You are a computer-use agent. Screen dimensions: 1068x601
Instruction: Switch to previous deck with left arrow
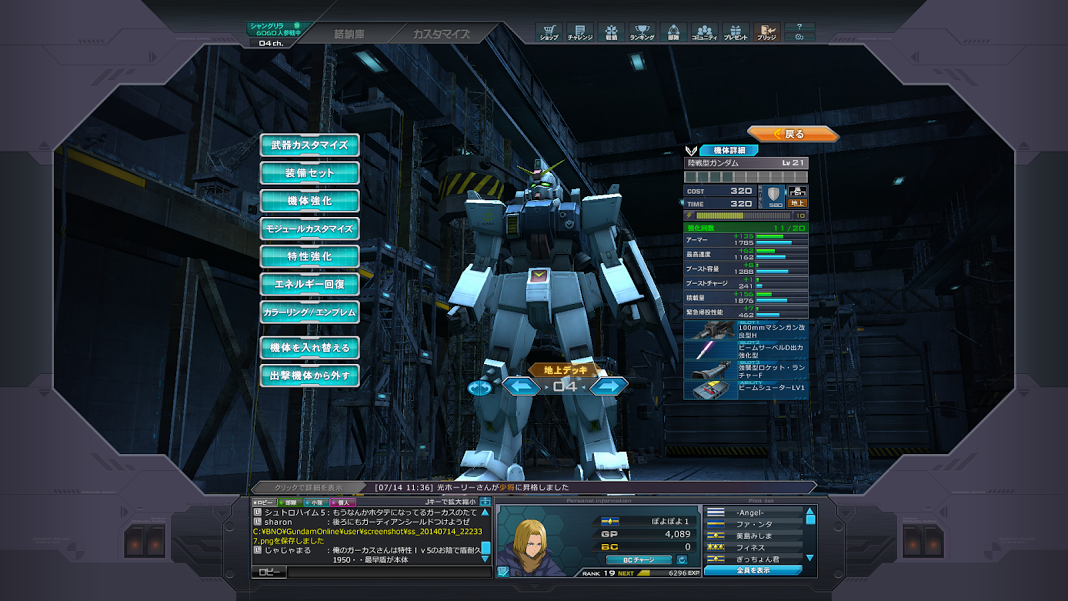(521, 386)
